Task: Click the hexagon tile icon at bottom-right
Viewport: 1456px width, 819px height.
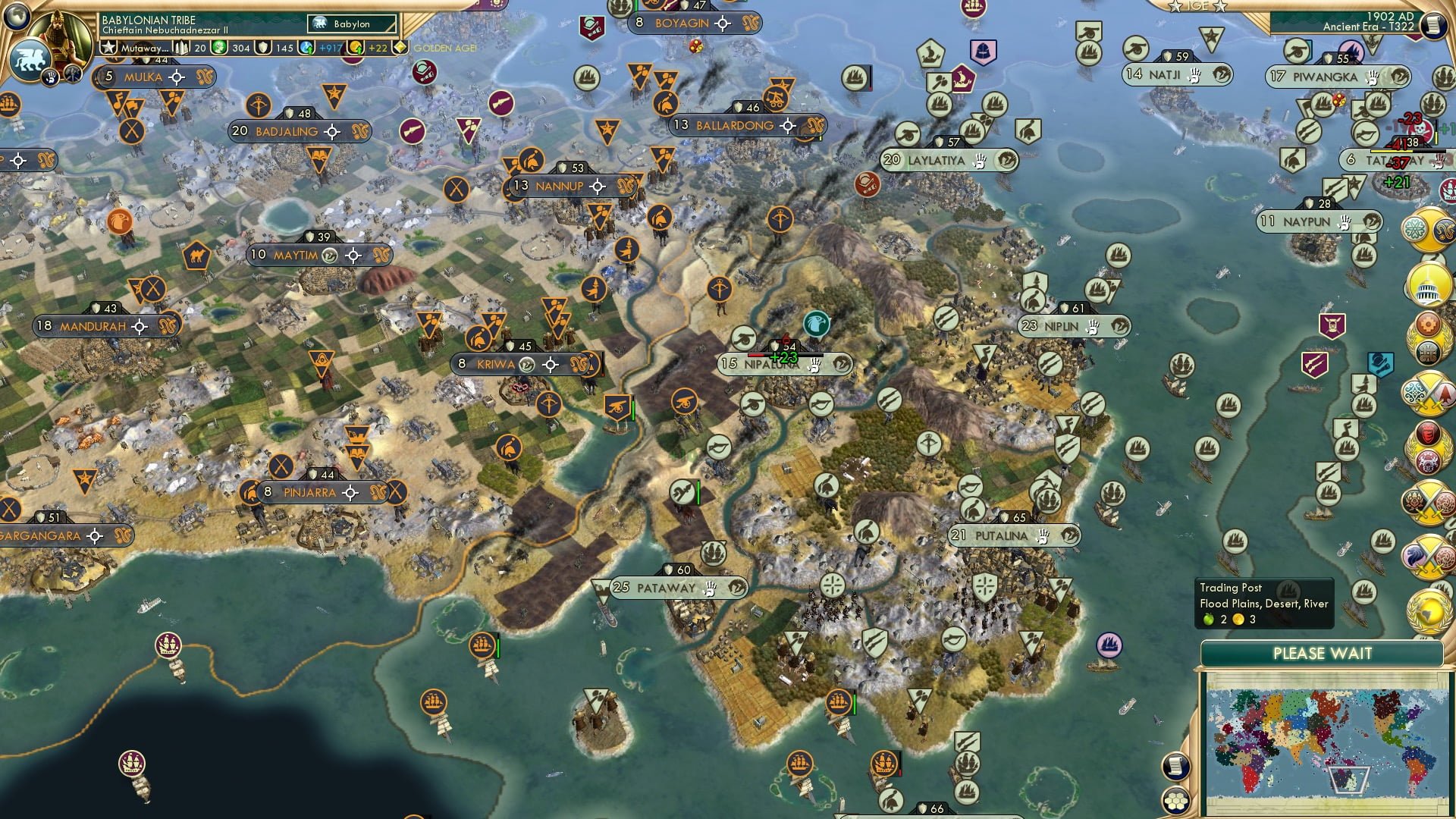Action: point(1176,800)
